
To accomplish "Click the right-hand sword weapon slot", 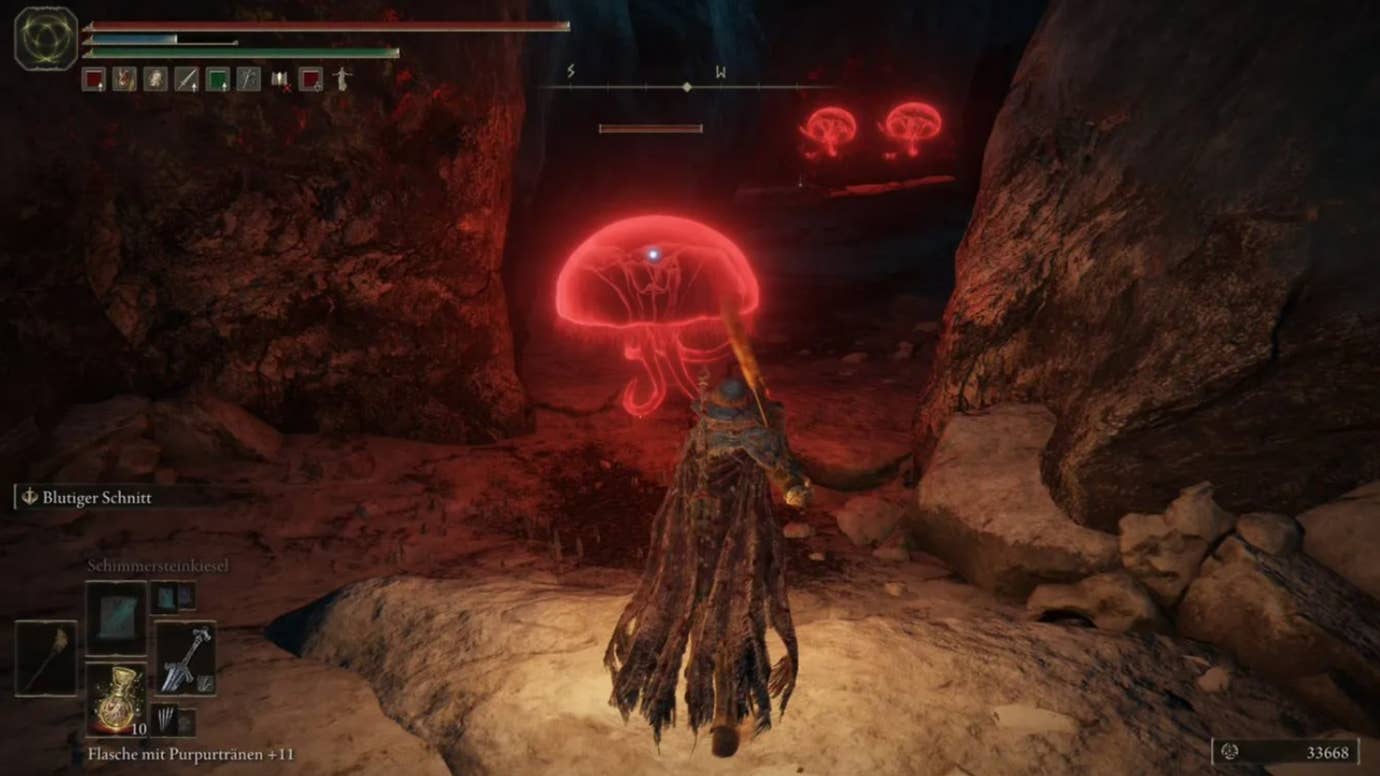I will coord(186,658).
